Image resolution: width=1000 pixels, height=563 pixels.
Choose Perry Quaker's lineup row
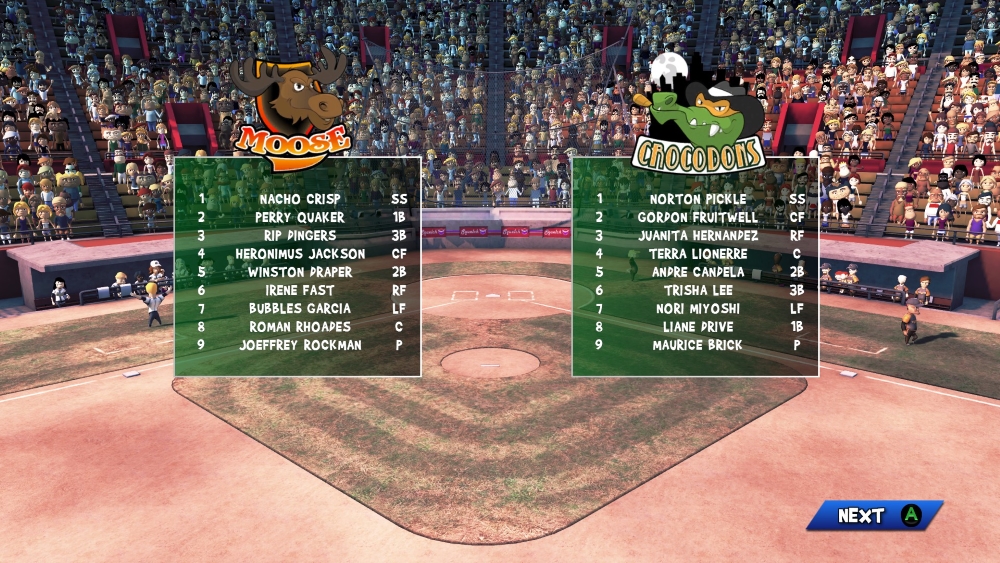tap(300, 217)
